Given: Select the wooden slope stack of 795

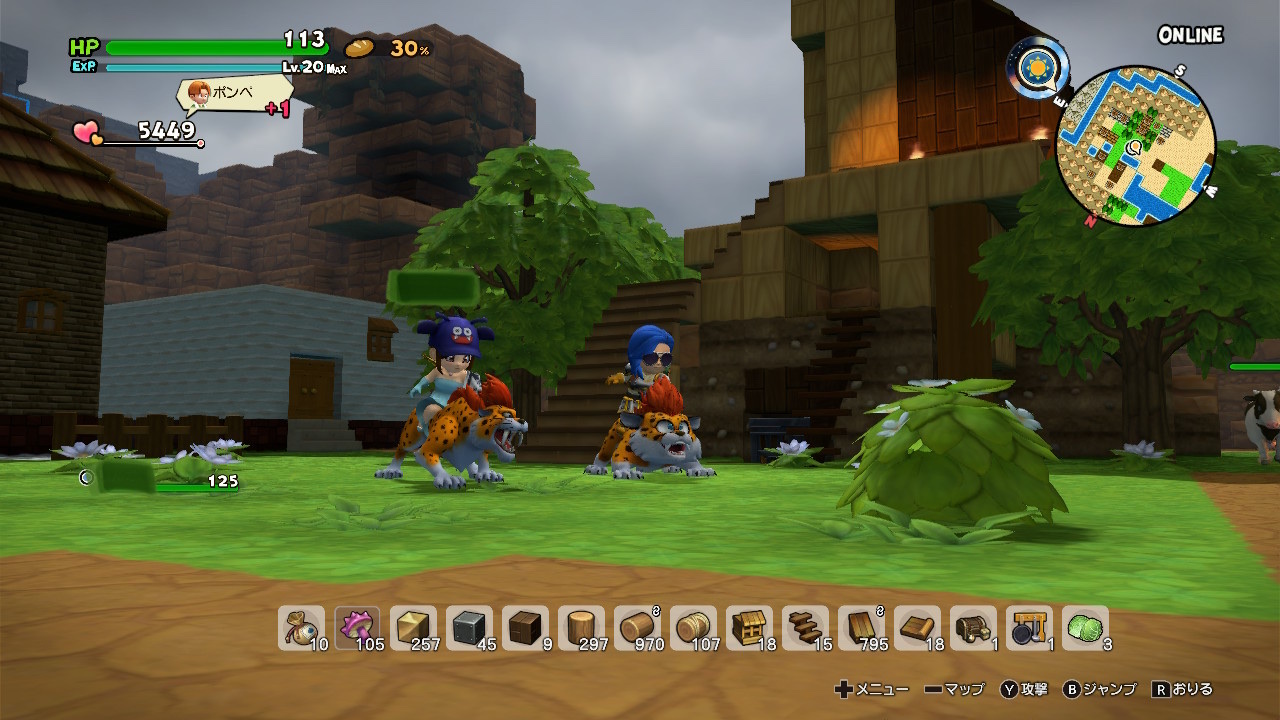Looking at the screenshot, I should [861, 629].
